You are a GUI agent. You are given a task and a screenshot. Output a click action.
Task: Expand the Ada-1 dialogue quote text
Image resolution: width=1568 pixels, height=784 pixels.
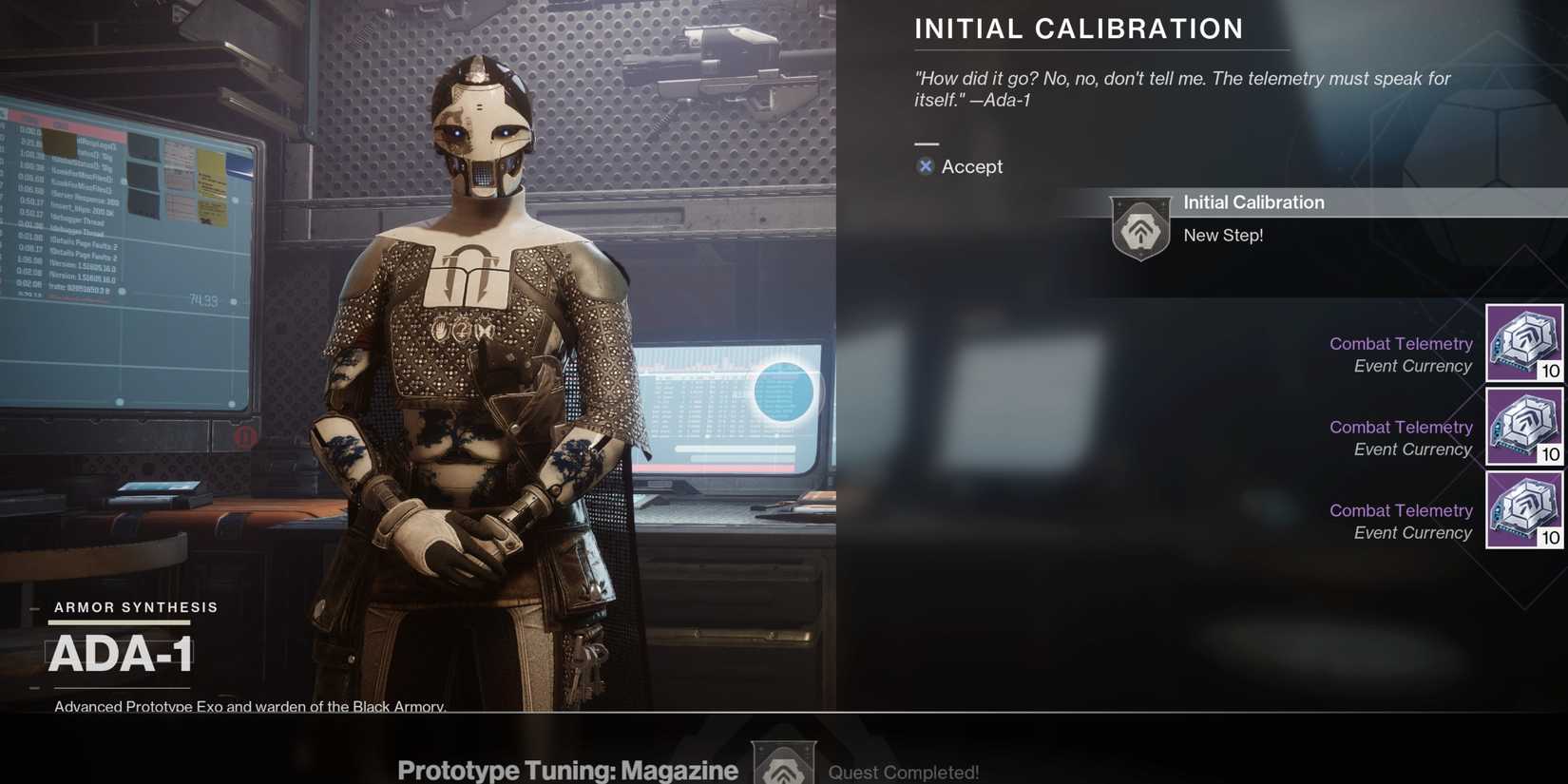[x=1182, y=88]
